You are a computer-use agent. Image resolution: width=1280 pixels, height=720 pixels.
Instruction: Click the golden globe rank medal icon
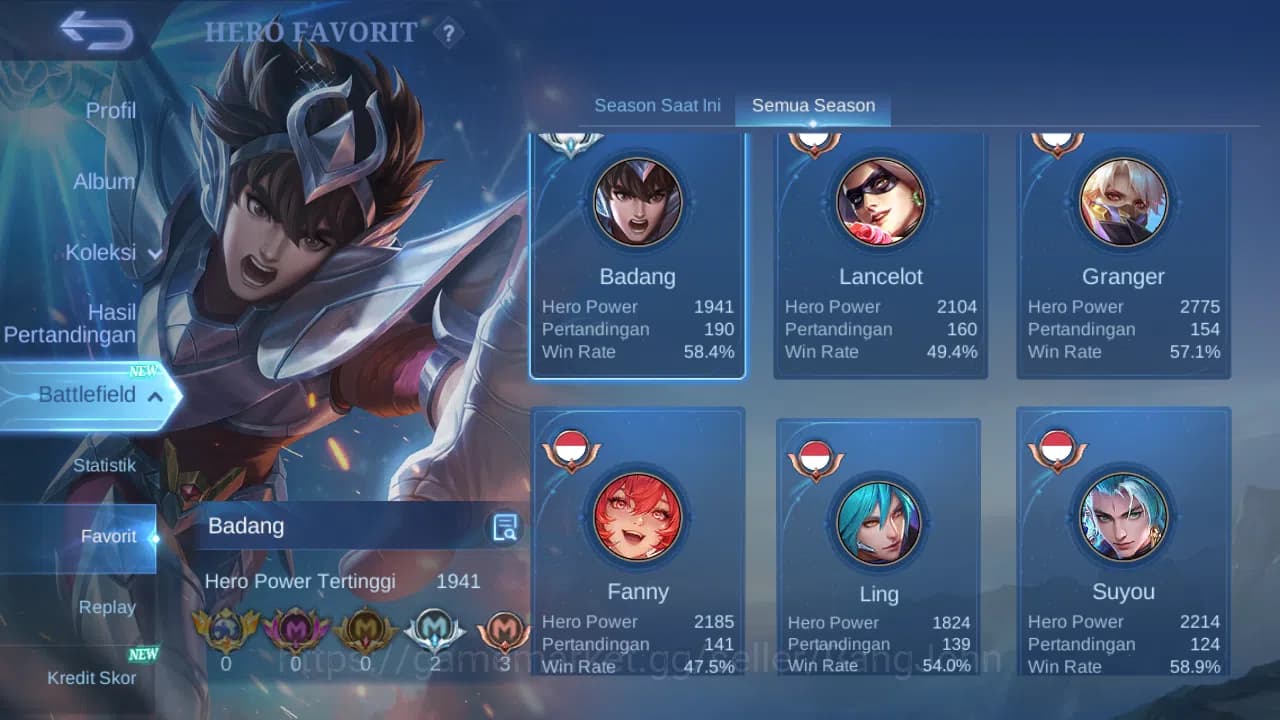pyautogui.click(x=226, y=631)
